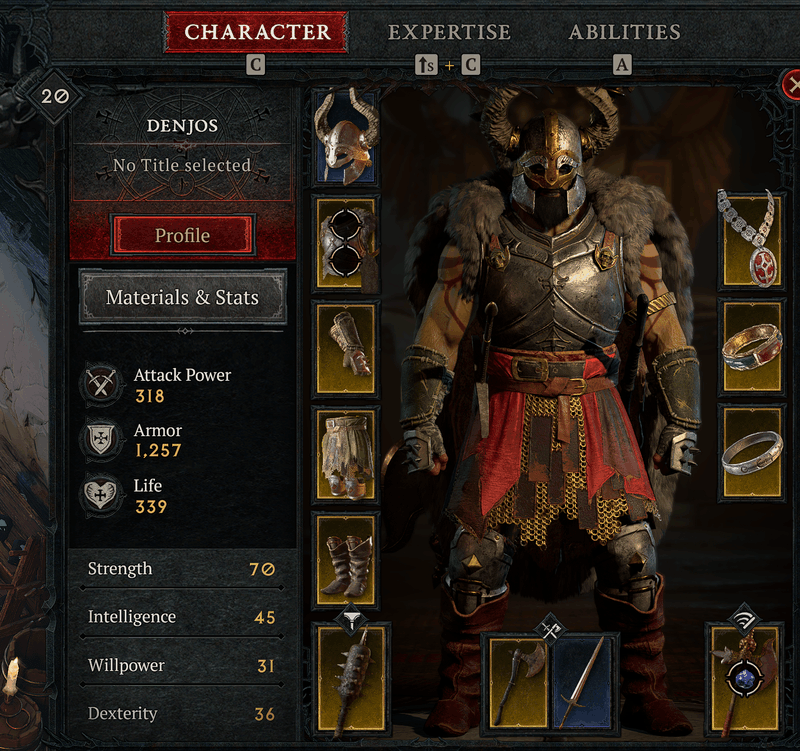Select the silver ring slot
800x751 pixels.
point(751,452)
